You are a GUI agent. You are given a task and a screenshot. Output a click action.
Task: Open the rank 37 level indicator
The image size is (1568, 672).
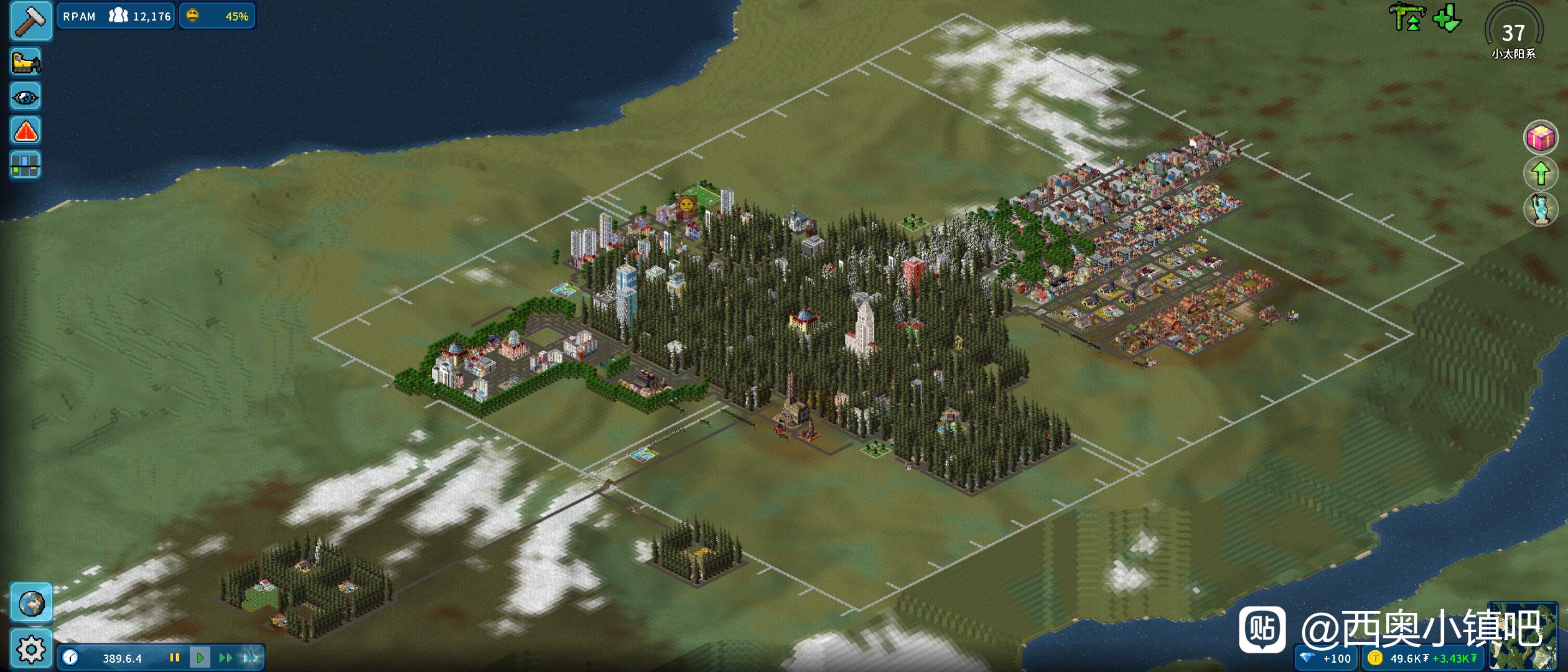[x=1513, y=34]
